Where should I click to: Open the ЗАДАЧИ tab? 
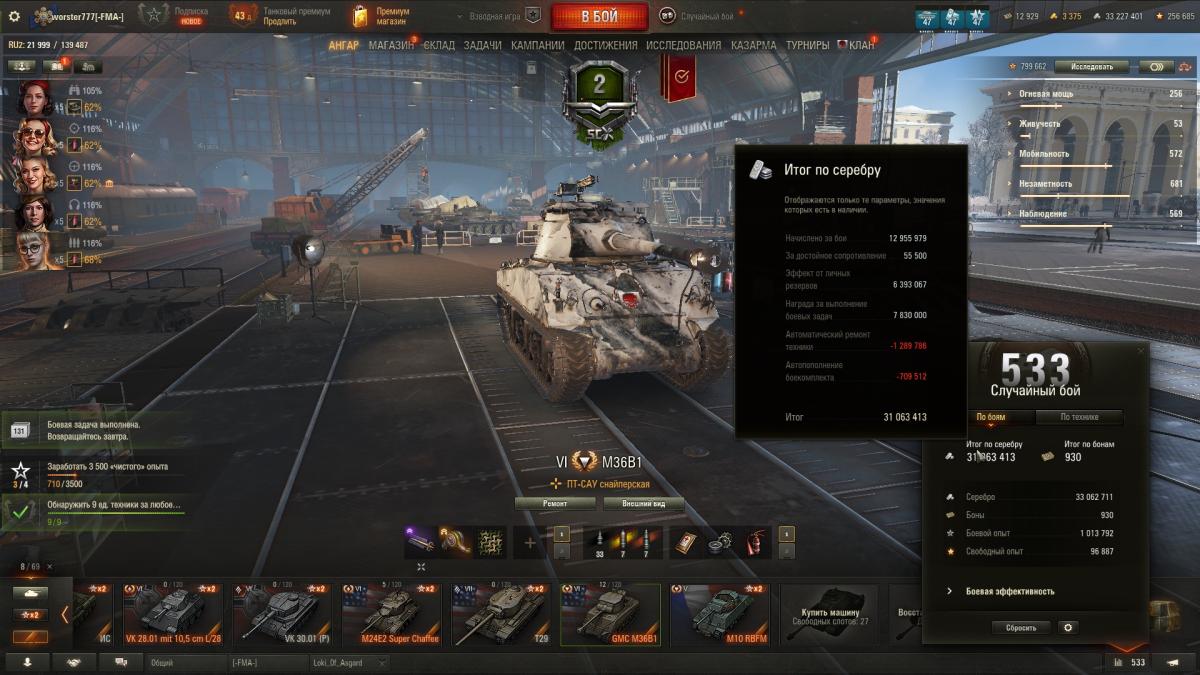click(x=483, y=45)
